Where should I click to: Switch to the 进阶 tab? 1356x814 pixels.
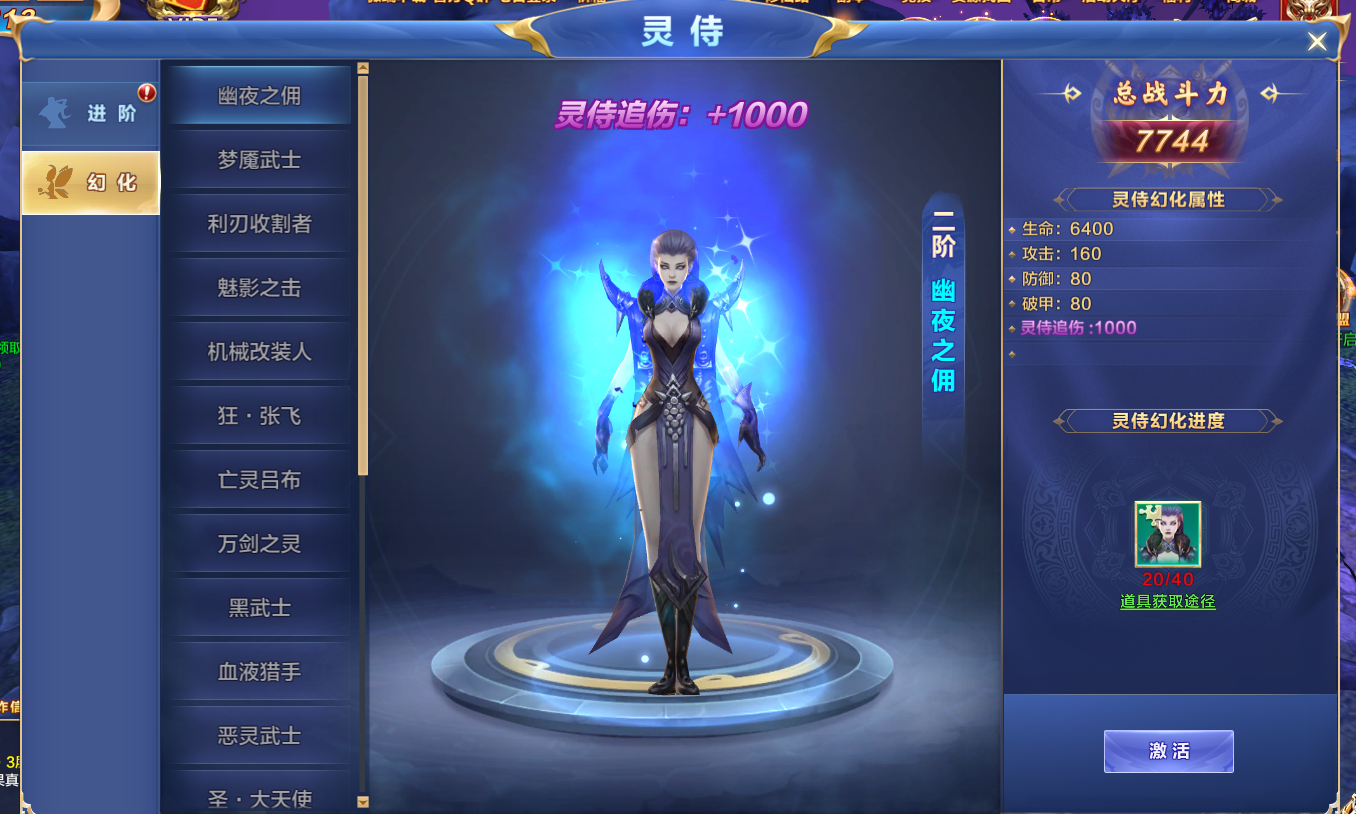[91, 113]
